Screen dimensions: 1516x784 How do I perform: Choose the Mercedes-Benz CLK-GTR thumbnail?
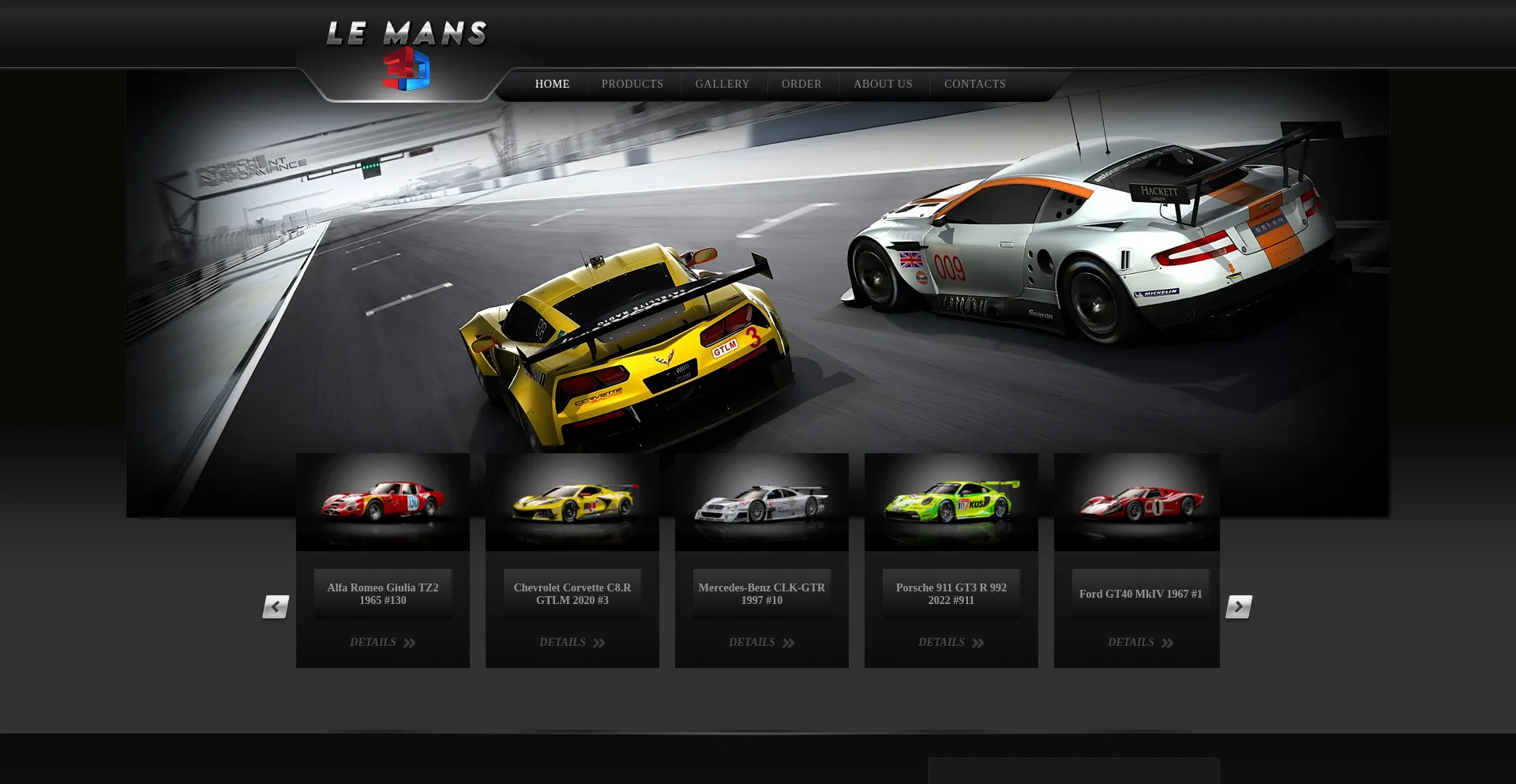click(x=762, y=502)
